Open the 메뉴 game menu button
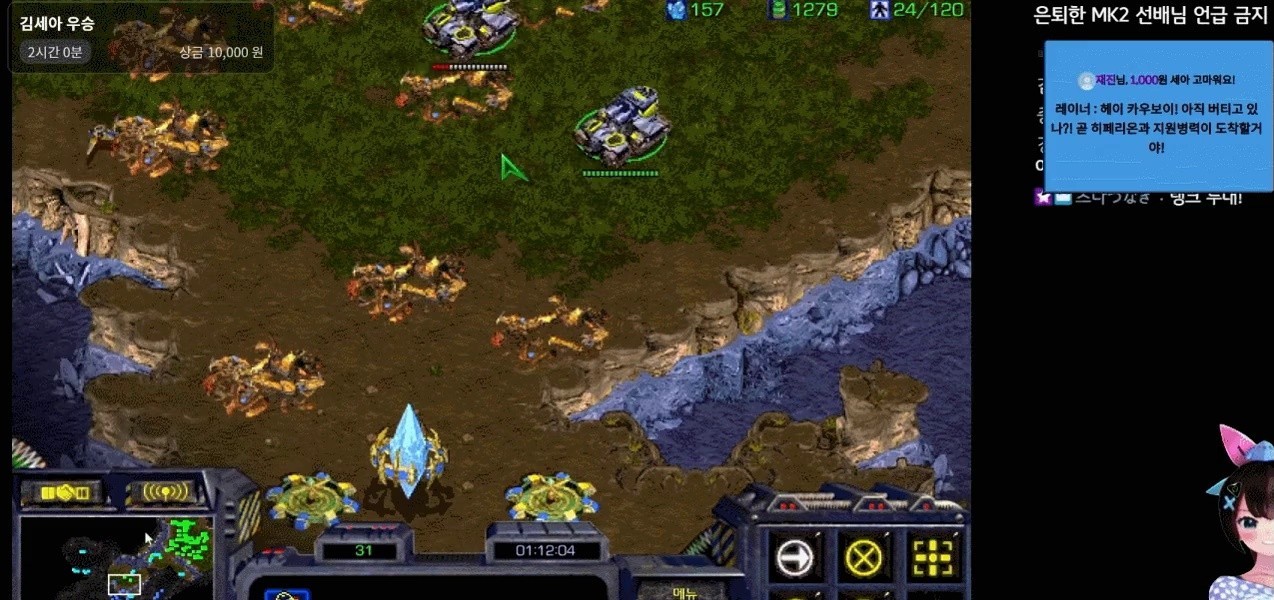 tap(684, 592)
